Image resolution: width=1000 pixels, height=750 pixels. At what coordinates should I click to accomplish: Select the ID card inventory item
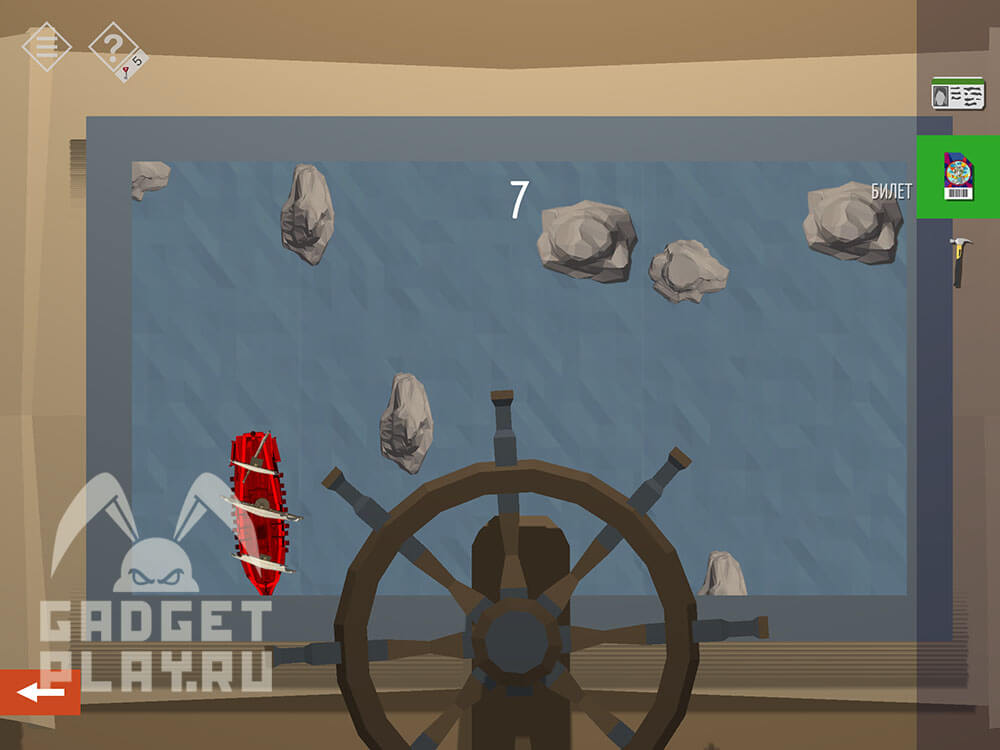pos(958,94)
